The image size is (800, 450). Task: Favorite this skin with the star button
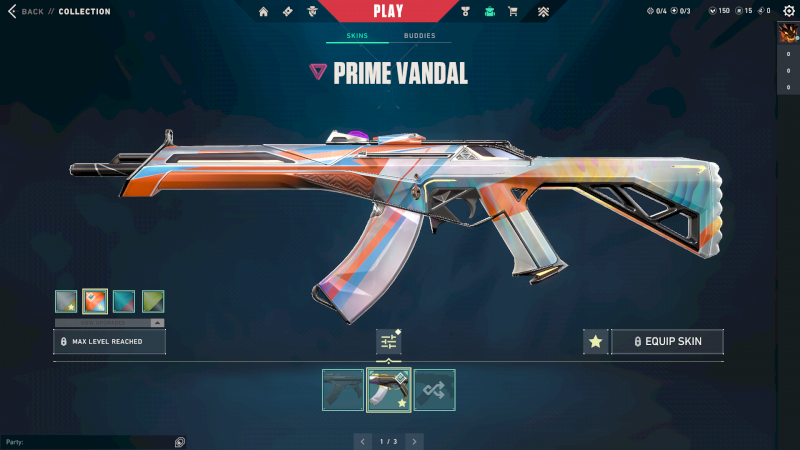click(596, 342)
